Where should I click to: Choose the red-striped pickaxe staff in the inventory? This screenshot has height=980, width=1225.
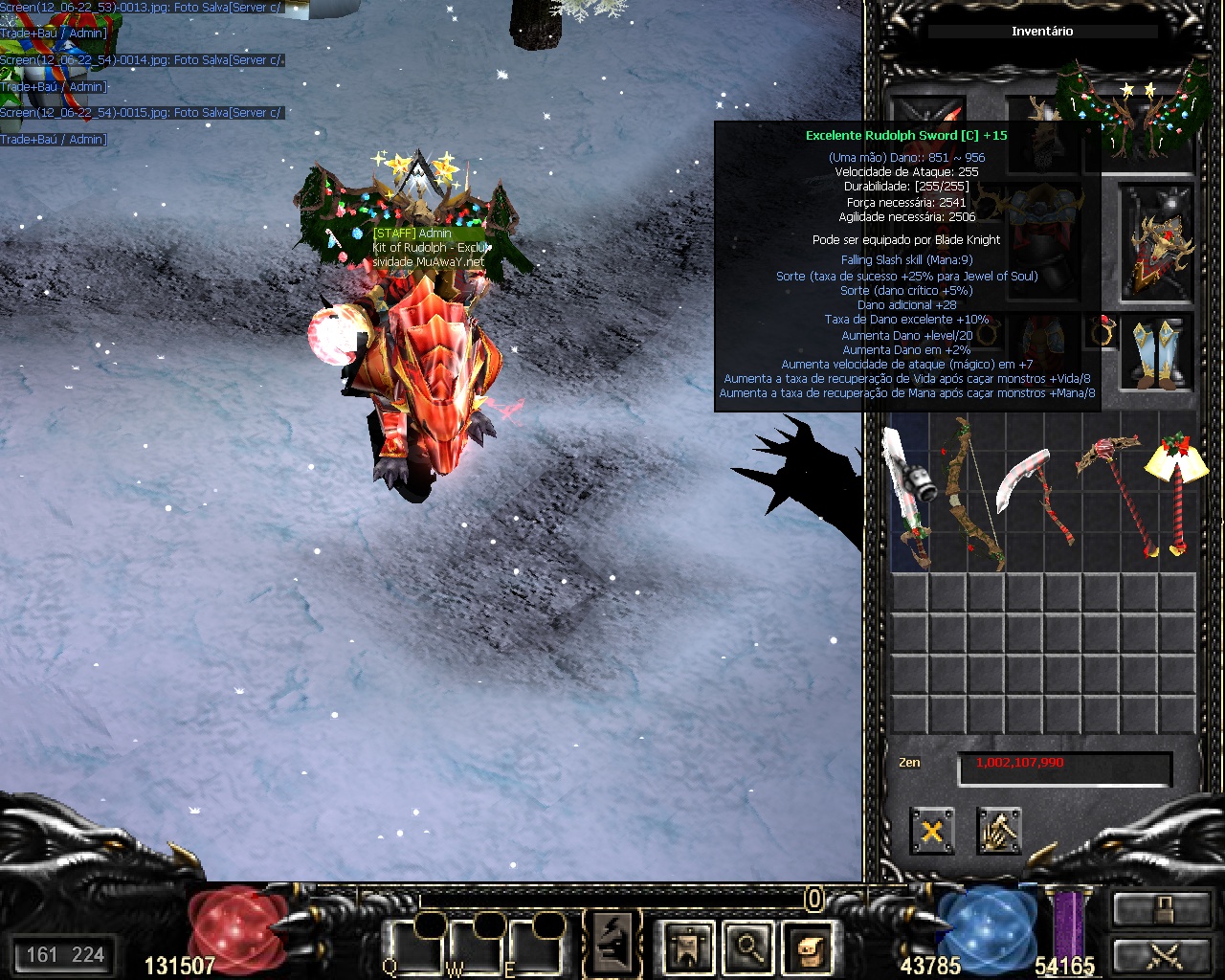coord(1115,493)
